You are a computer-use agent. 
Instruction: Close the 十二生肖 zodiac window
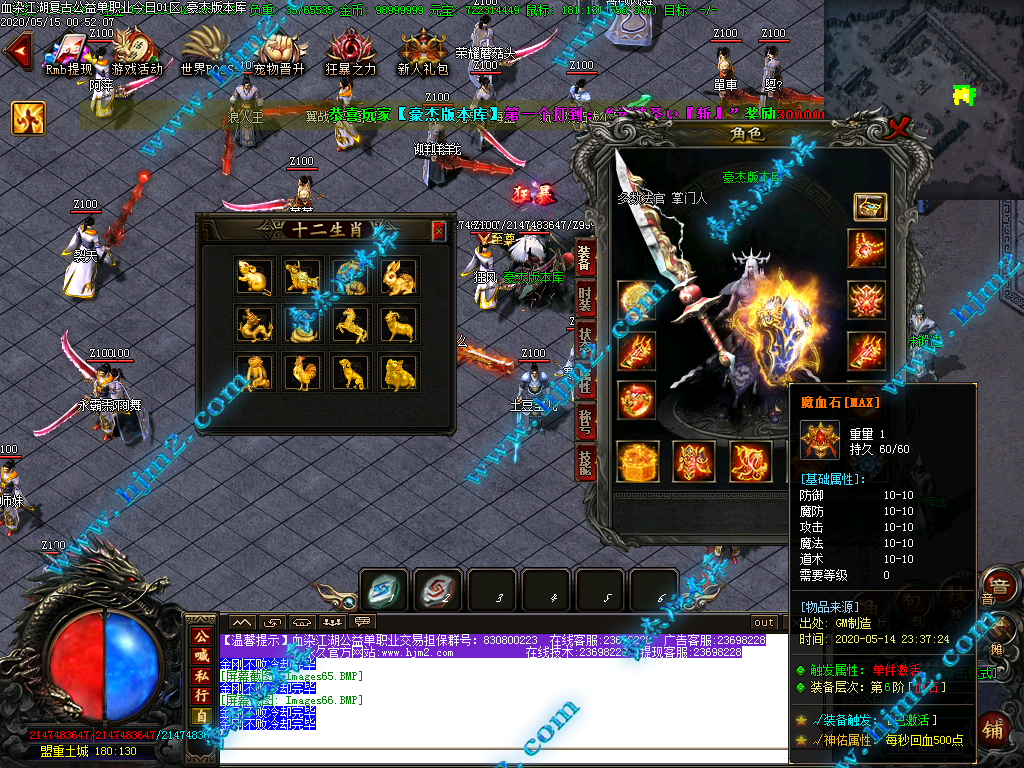pyautogui.click(x=438, y=231)
